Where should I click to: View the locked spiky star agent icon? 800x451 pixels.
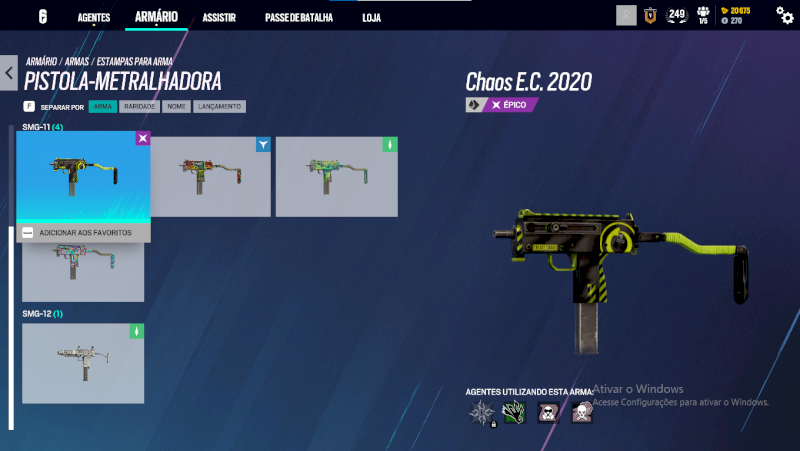pyautogui.click(x=483, y=412)
